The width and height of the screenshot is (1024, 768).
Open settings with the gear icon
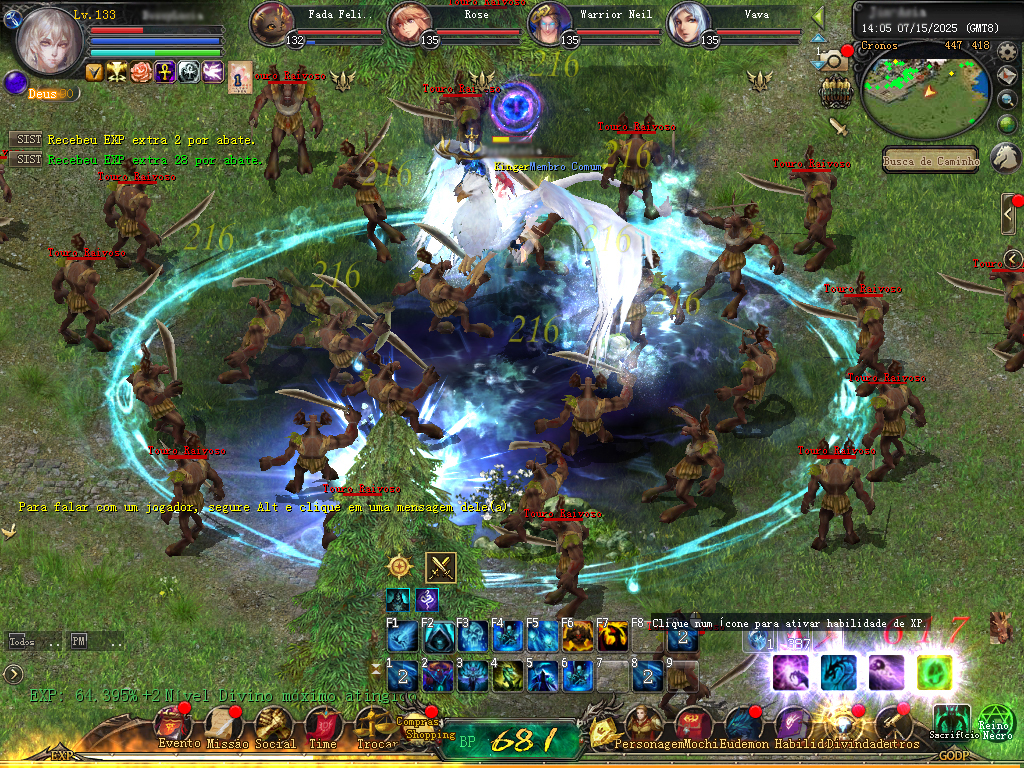tap(1007, 50)
